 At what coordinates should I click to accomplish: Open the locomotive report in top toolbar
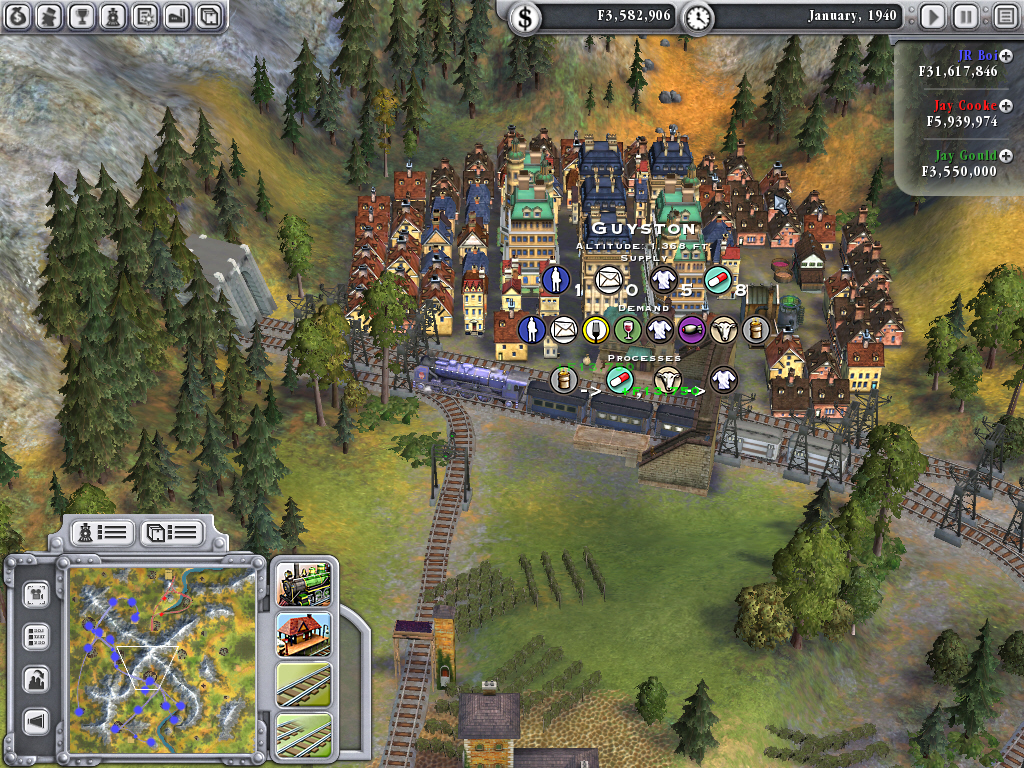(113, 16)
